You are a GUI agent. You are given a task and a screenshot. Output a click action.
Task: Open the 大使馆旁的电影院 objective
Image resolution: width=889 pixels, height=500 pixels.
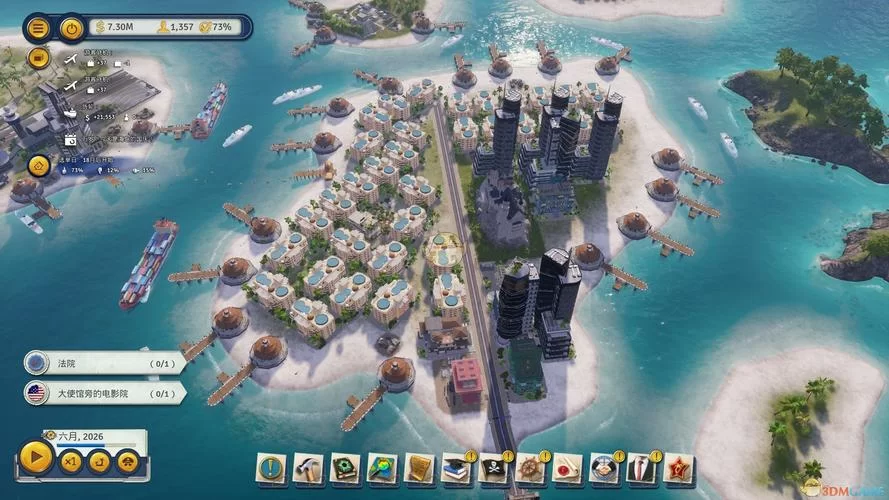click(105, 393)
